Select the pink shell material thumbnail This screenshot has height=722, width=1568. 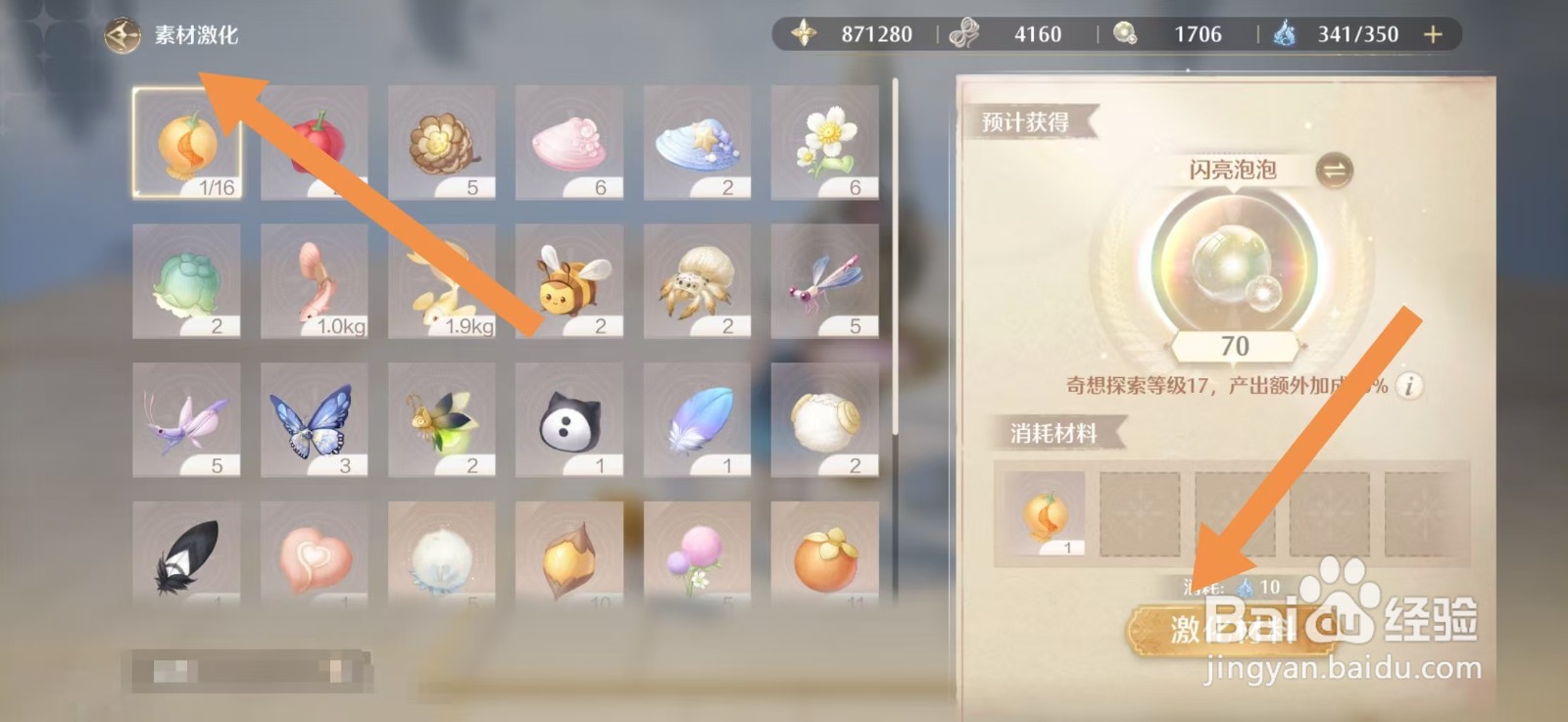569,143
